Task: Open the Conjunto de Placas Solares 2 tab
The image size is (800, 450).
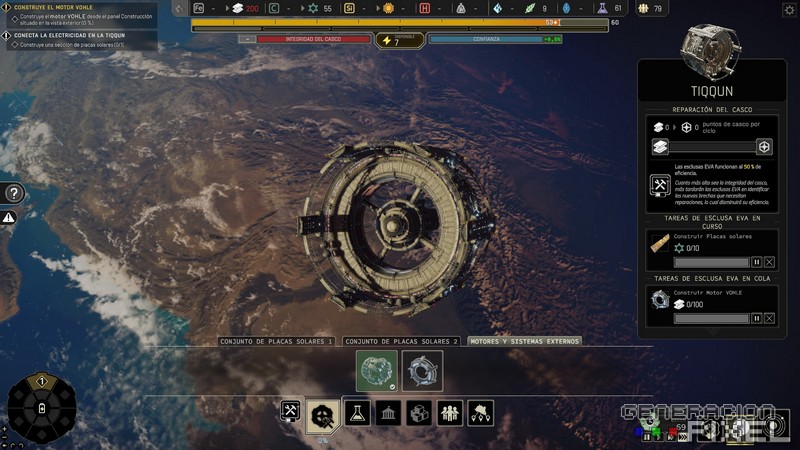Action: pos(401,341)
